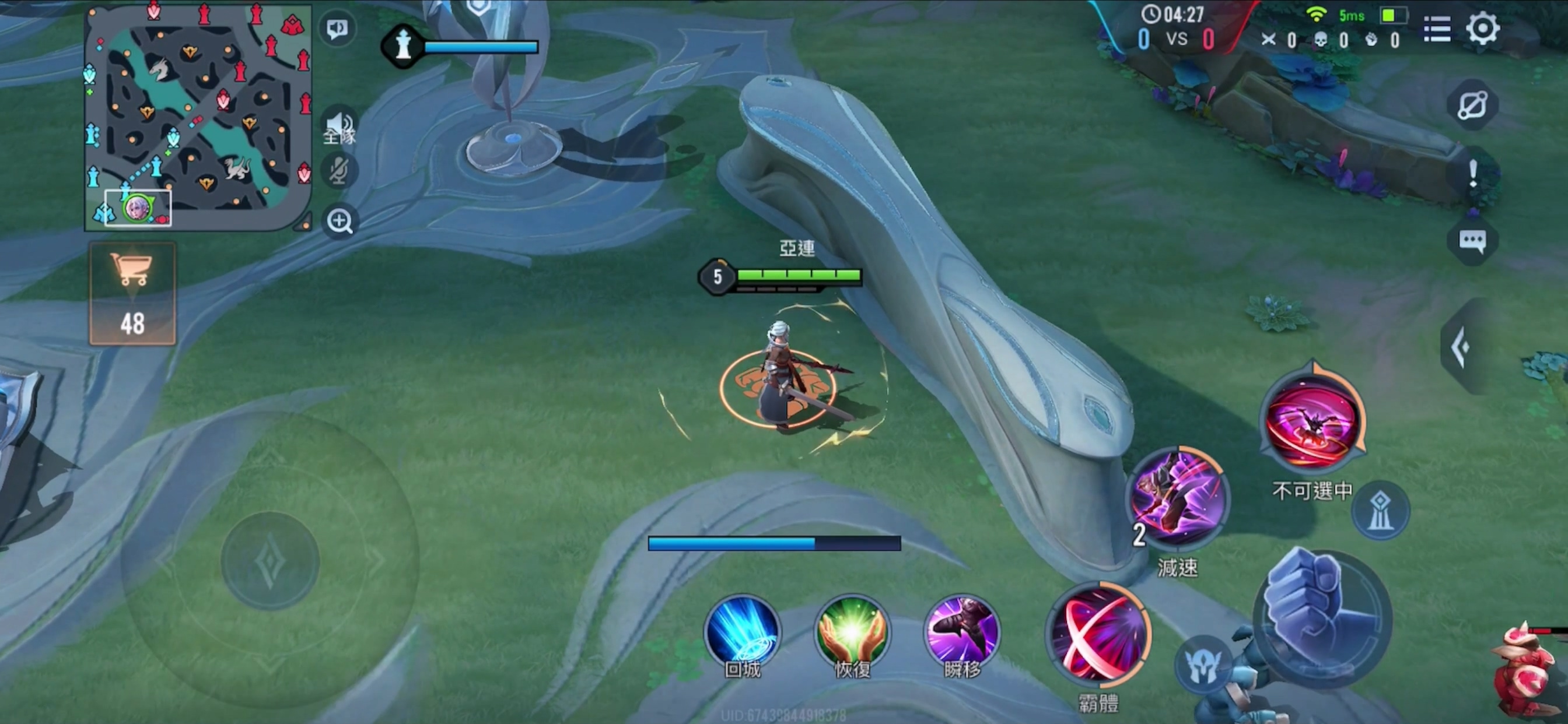Screen dimensions: 1568x724
Task: Activate the Recall (回城) spell
Action: point(741,632)
